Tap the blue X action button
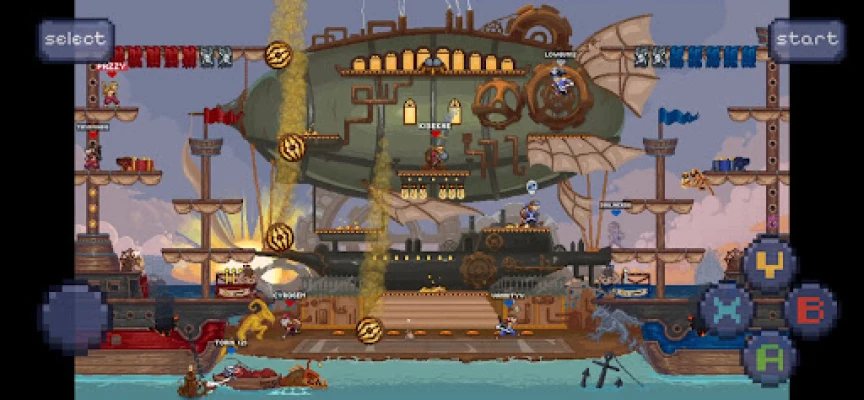This screenshot has width=864, height=400. (x=727, y=310)
